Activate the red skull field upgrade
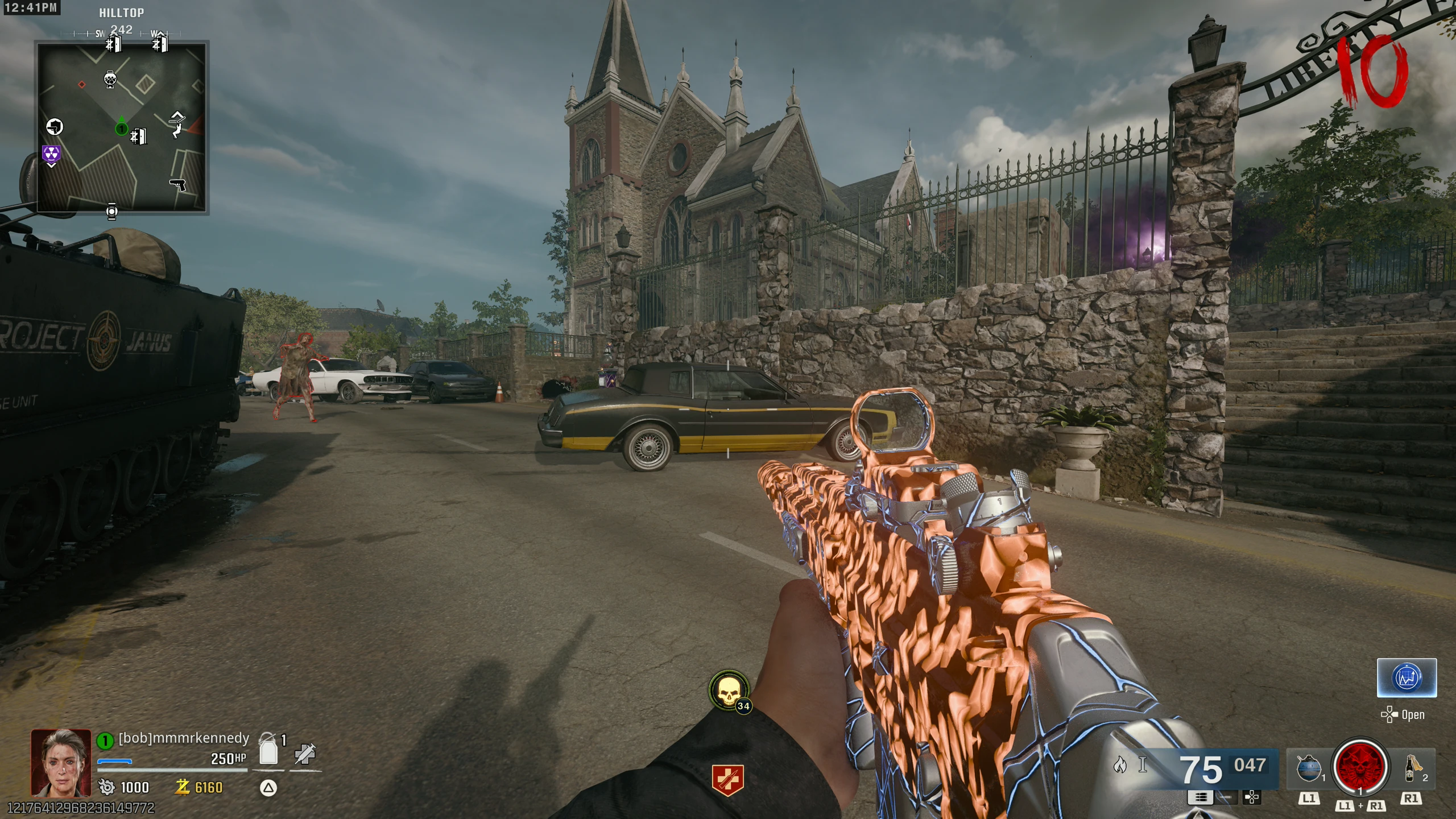1456x819 pixels. [x=1360, y=766]
